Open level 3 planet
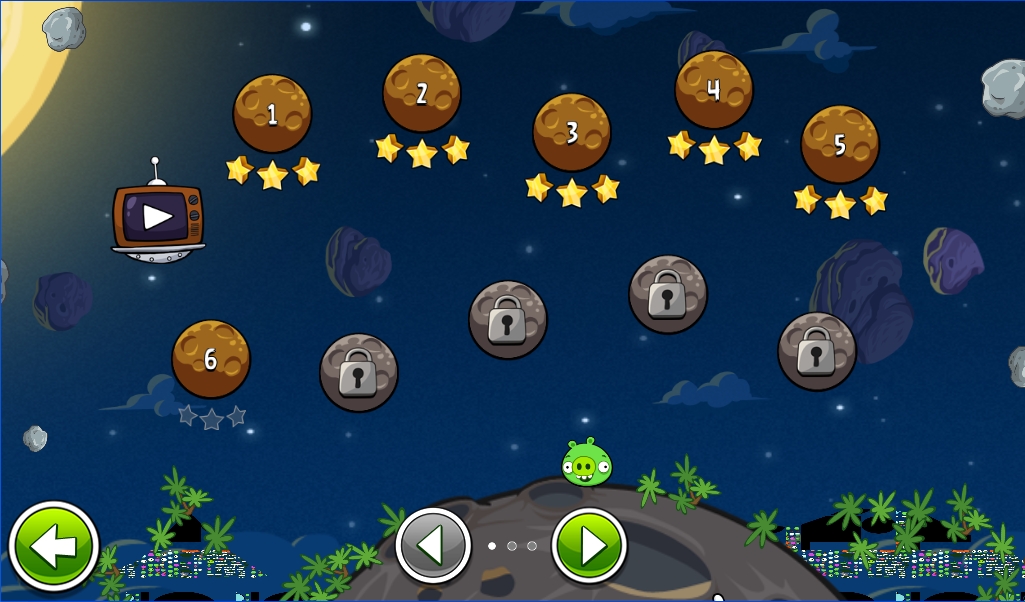Viewport: 1025px width, 602px height. coord(572,133)
